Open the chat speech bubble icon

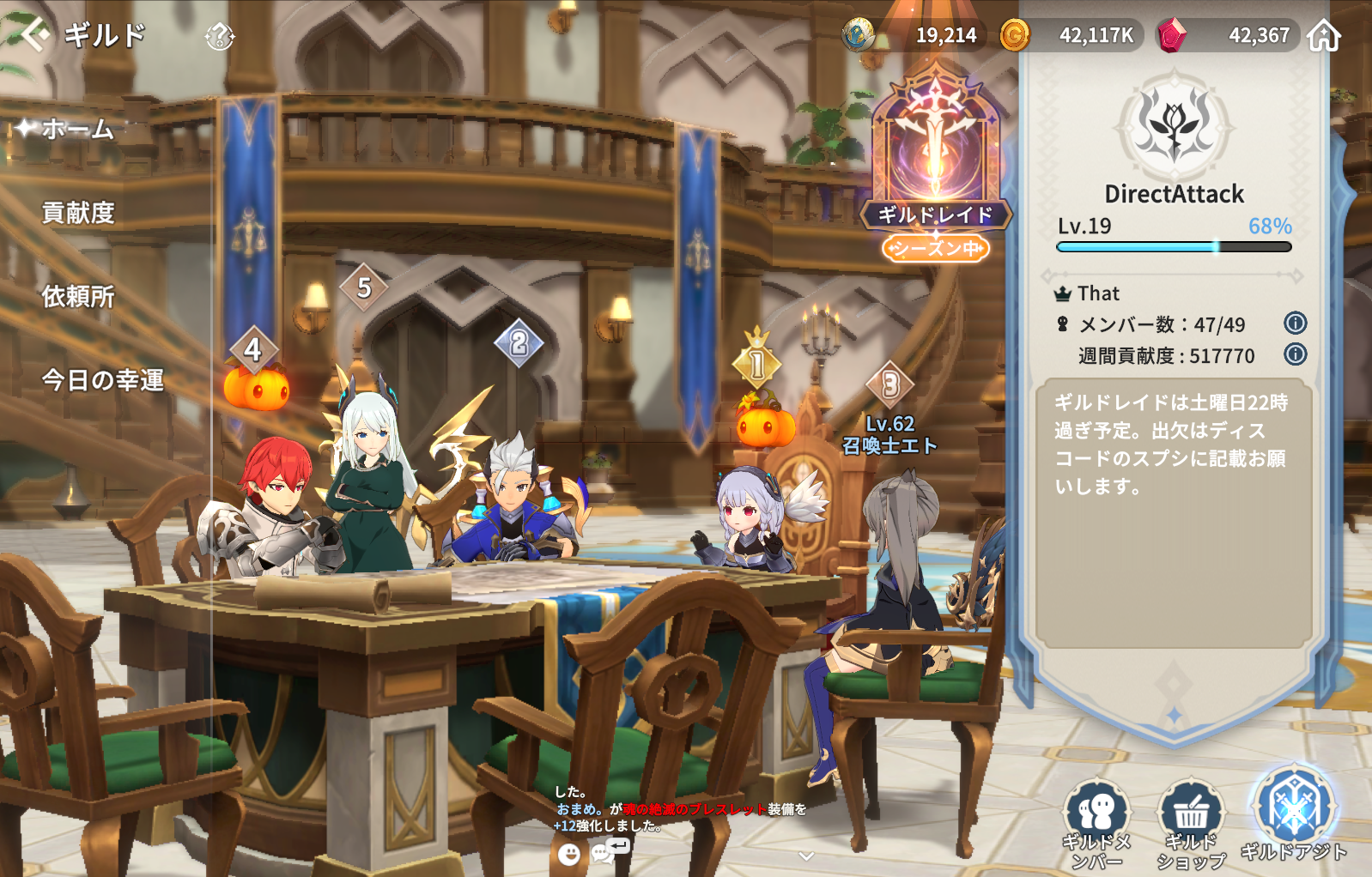click(603, 852)
